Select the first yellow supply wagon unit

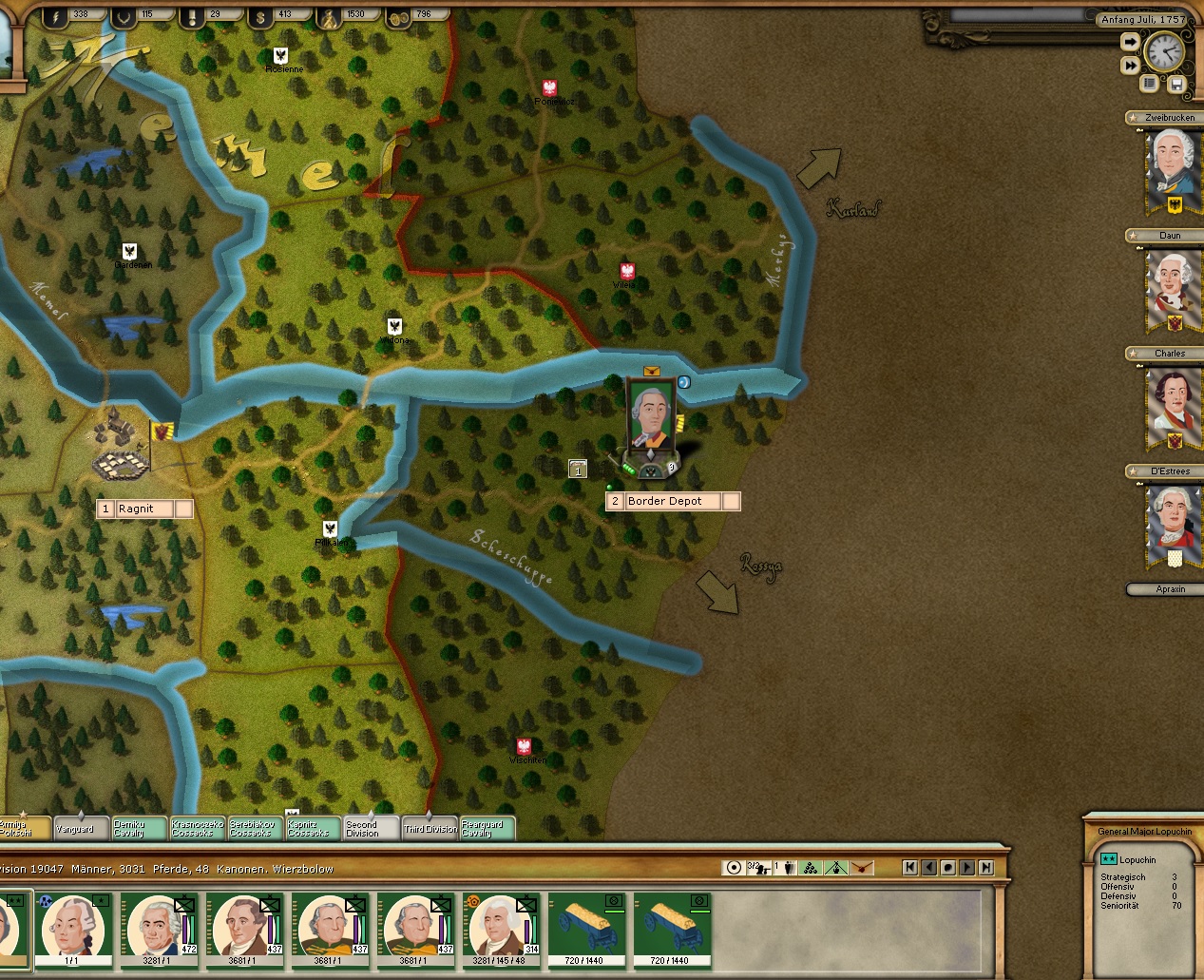(x=586, y=929)
